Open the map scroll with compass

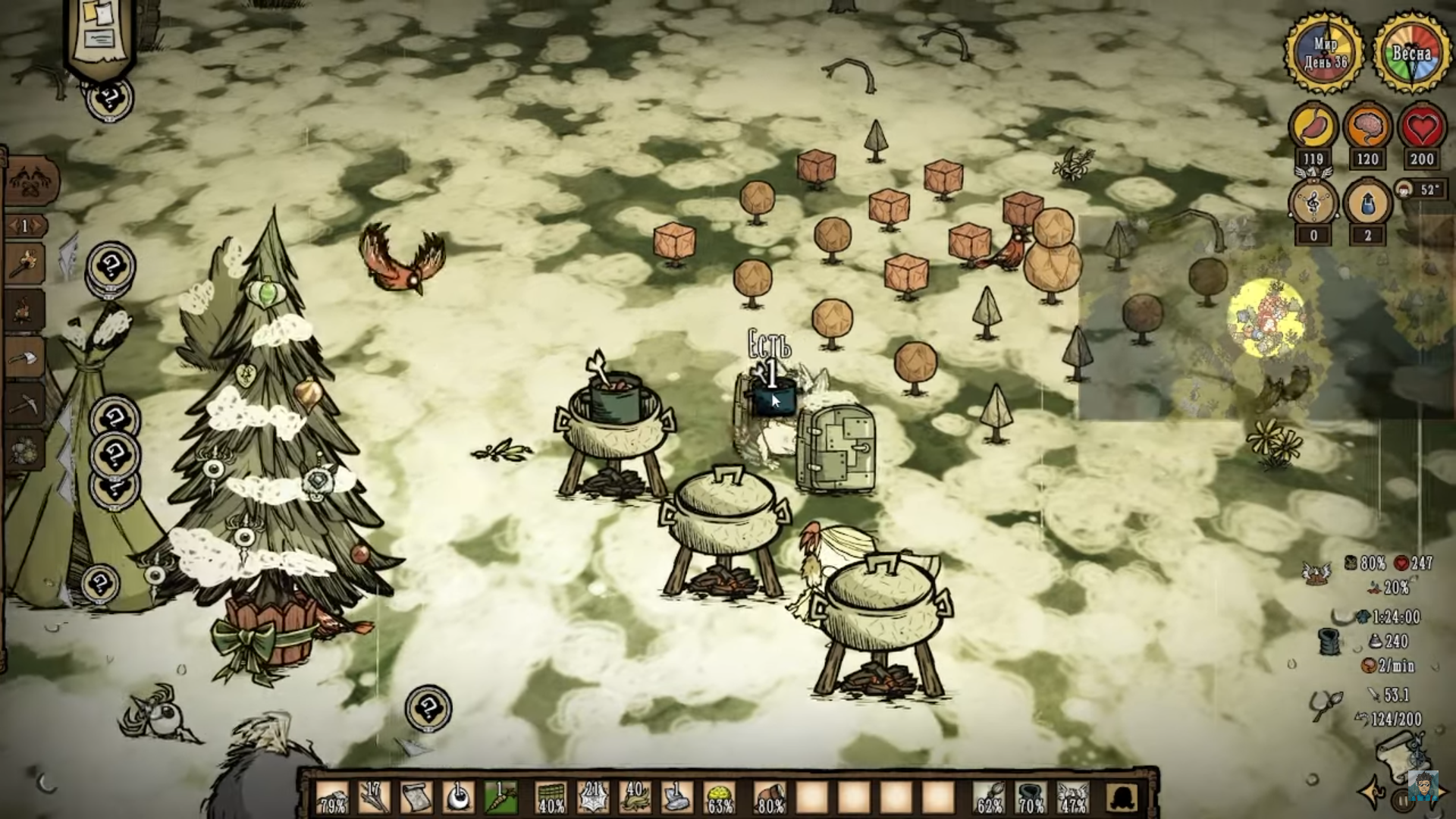click(x=1401, y=758)
